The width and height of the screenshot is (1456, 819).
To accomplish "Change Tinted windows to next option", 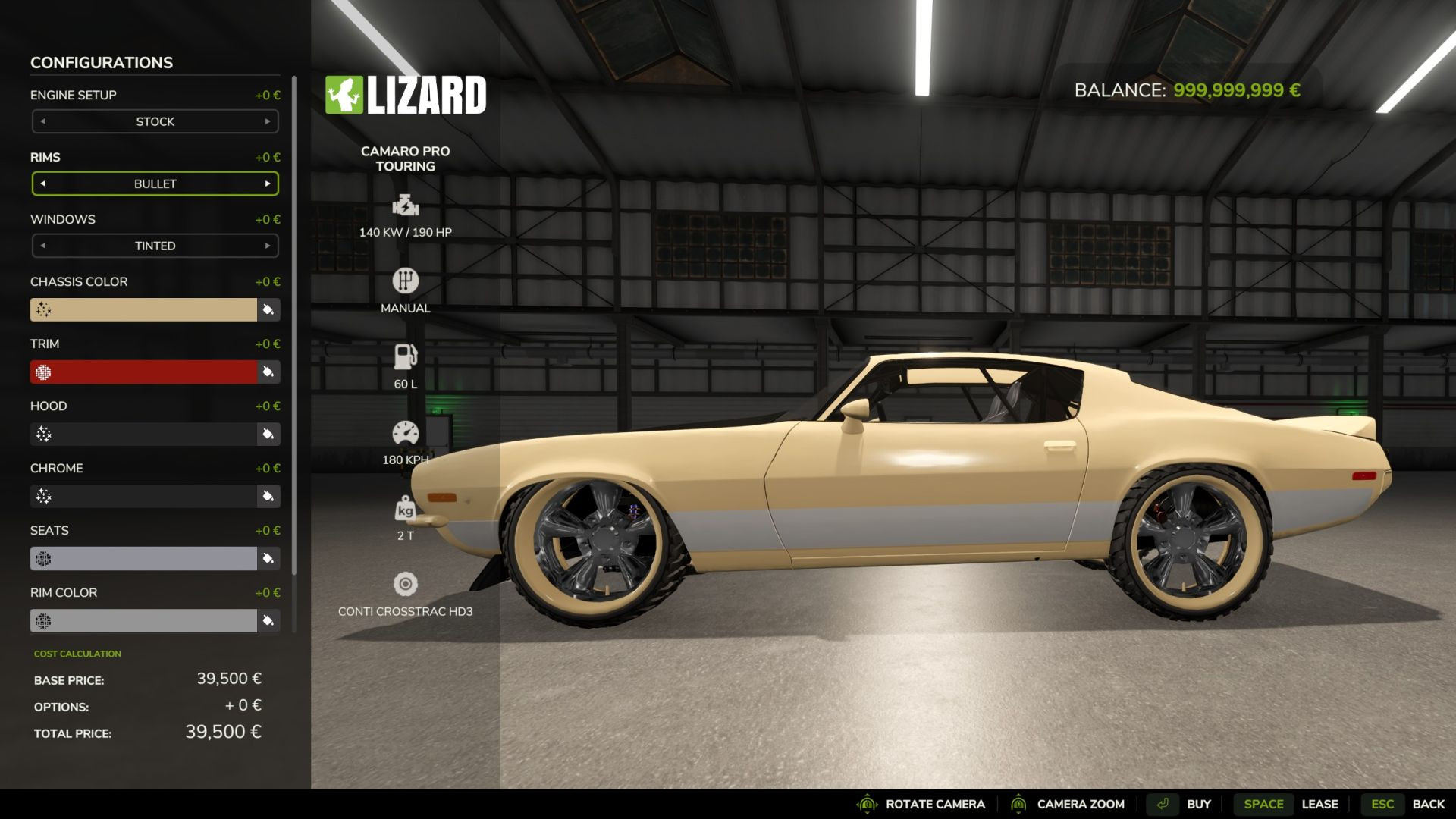I will point(268,246).
